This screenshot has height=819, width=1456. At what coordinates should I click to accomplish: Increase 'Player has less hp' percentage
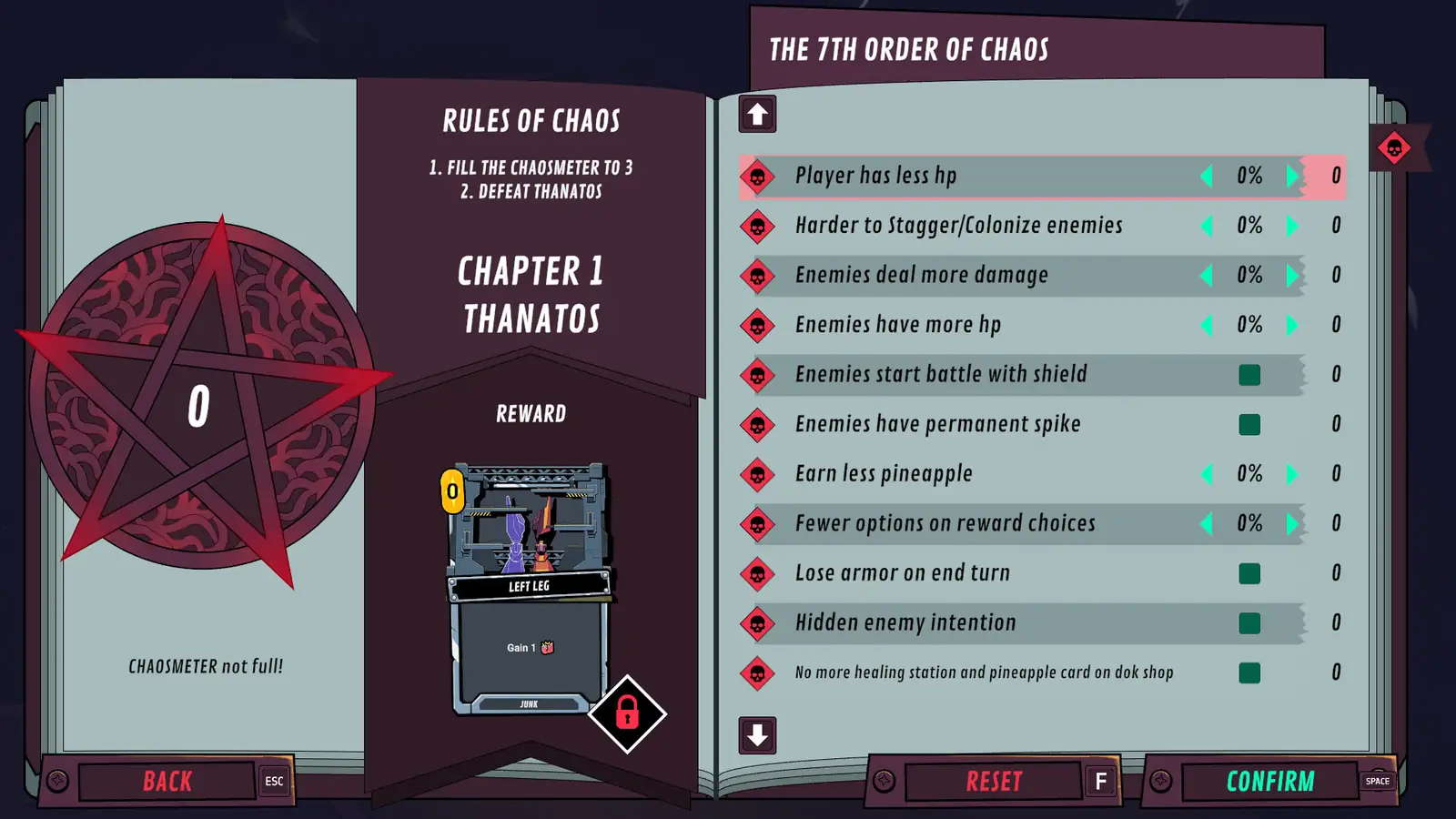point(1292,176)
